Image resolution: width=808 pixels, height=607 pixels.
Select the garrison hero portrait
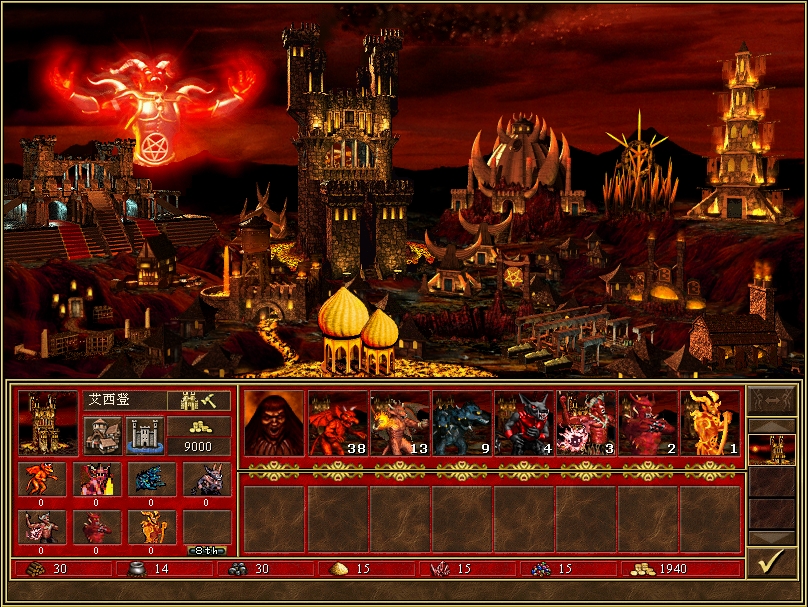[271, 423]
